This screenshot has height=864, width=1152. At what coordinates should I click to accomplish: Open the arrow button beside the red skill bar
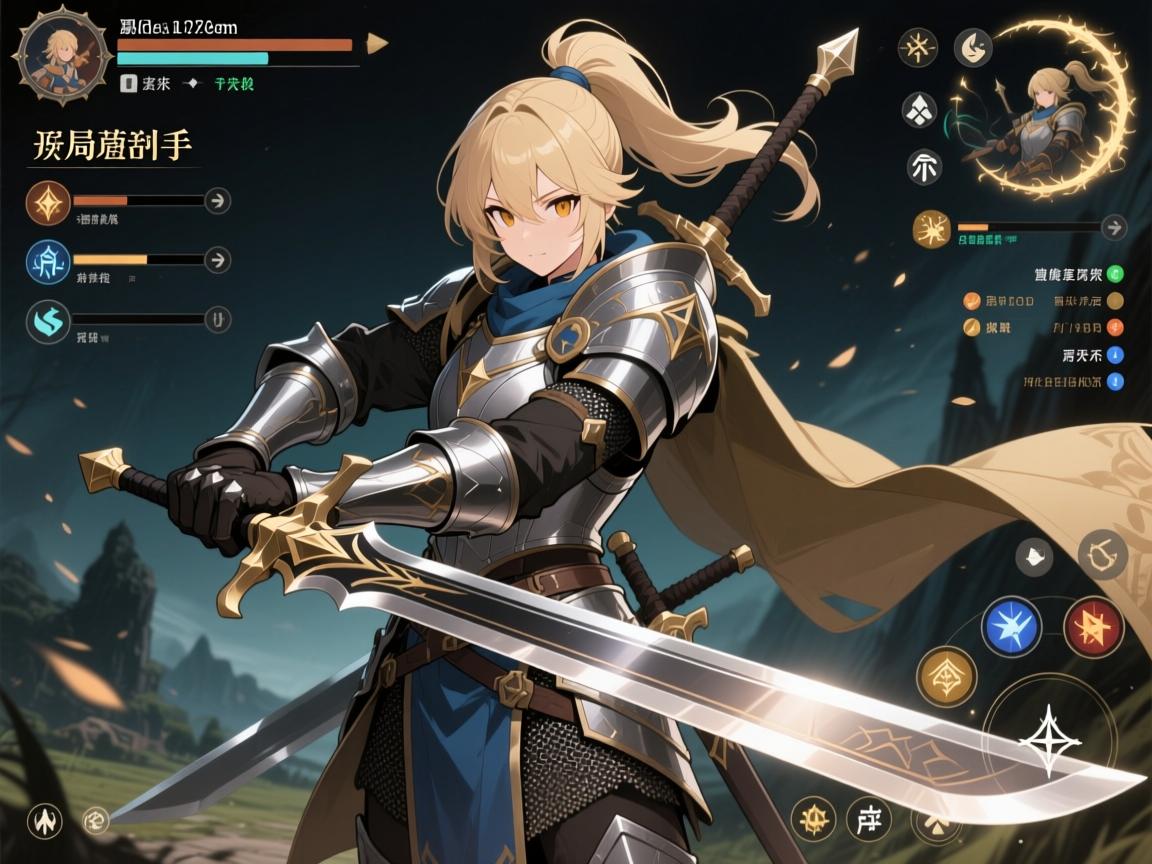pos(217,201)
